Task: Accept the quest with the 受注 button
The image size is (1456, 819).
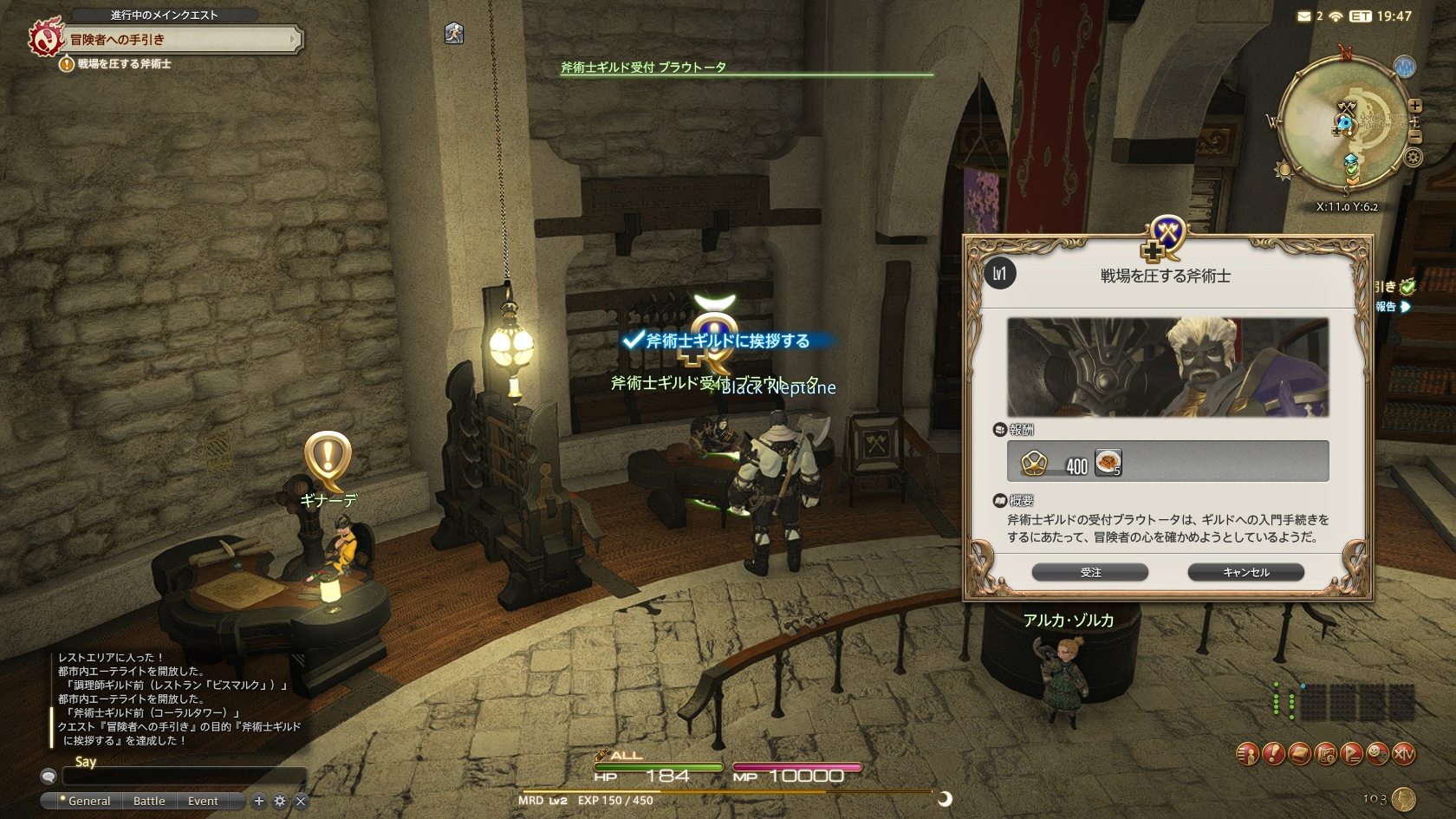Action: (1089, 572)
